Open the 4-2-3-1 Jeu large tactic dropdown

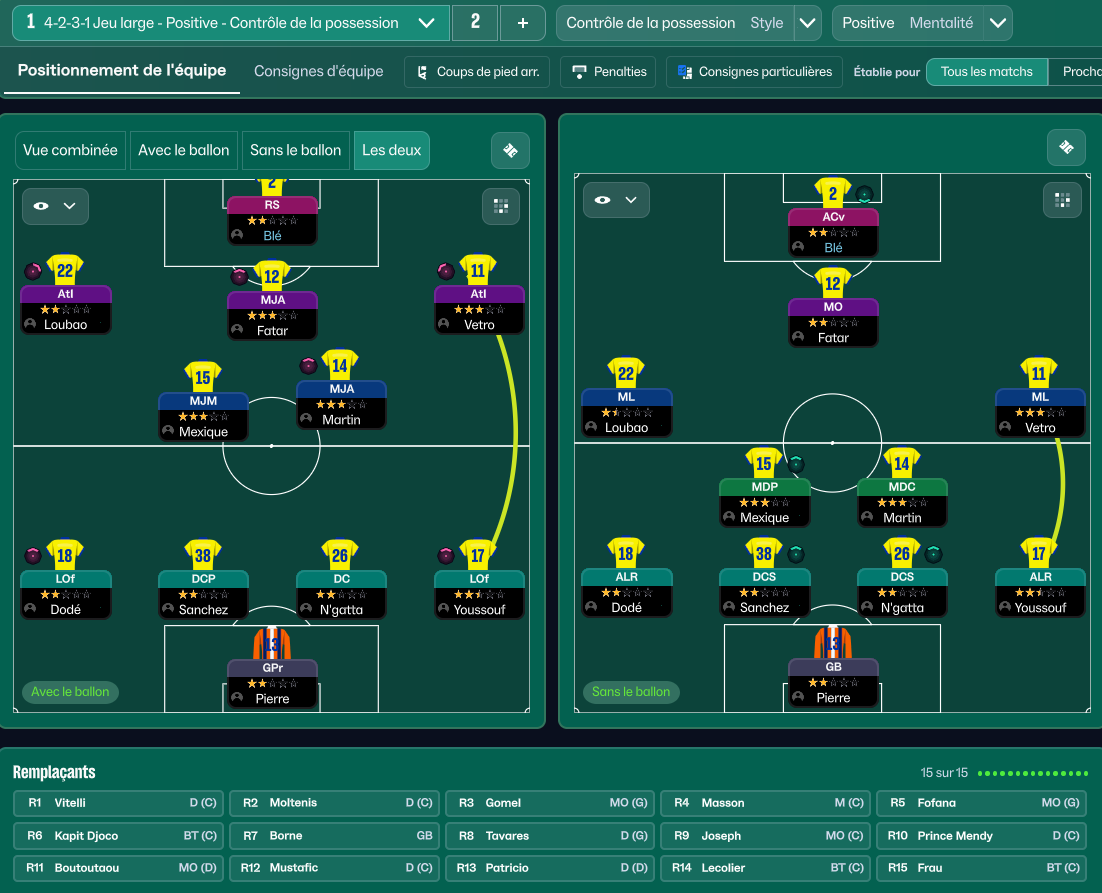(426, 23)
